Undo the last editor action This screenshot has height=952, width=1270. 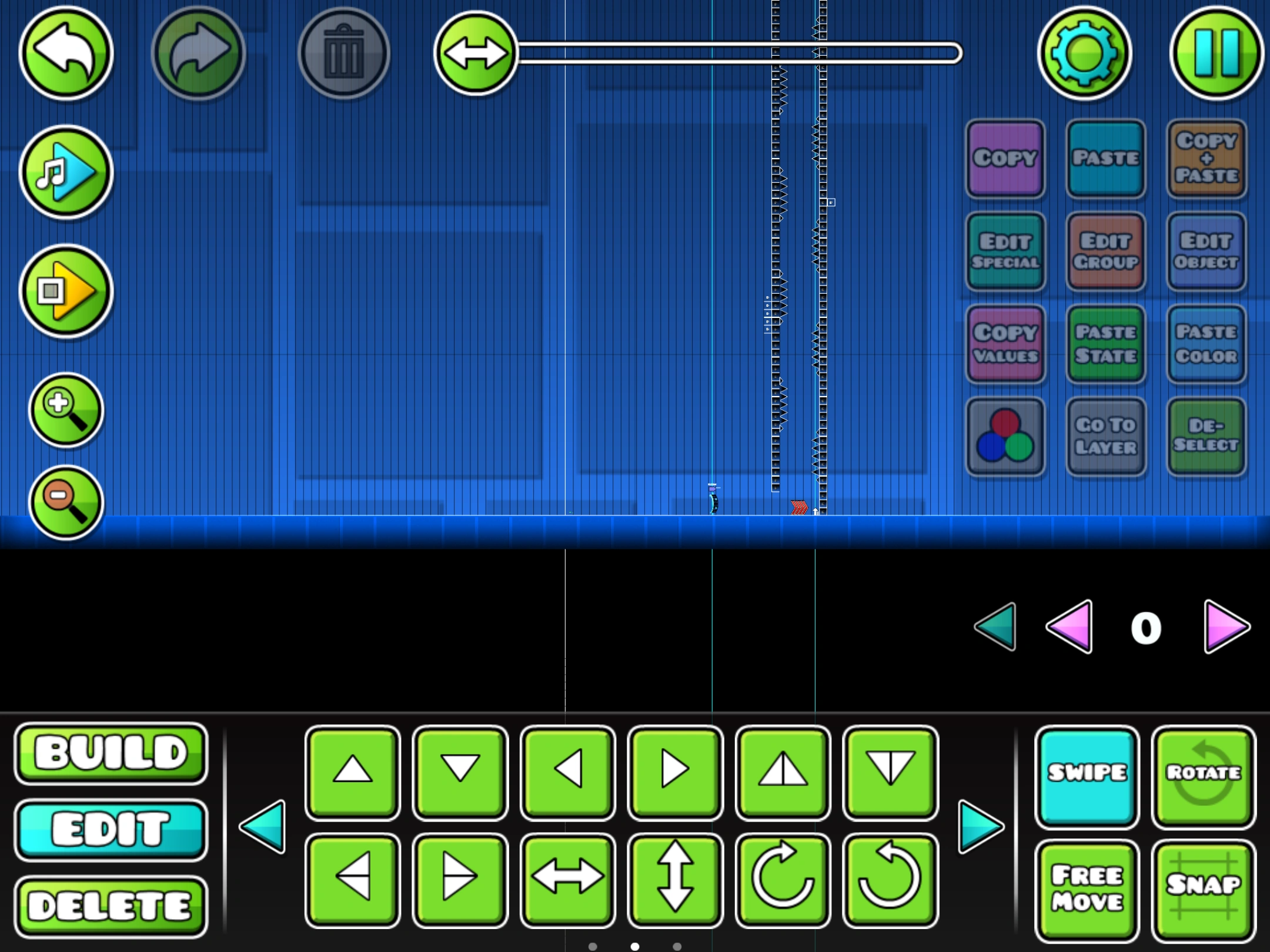(x=66, y=53)
